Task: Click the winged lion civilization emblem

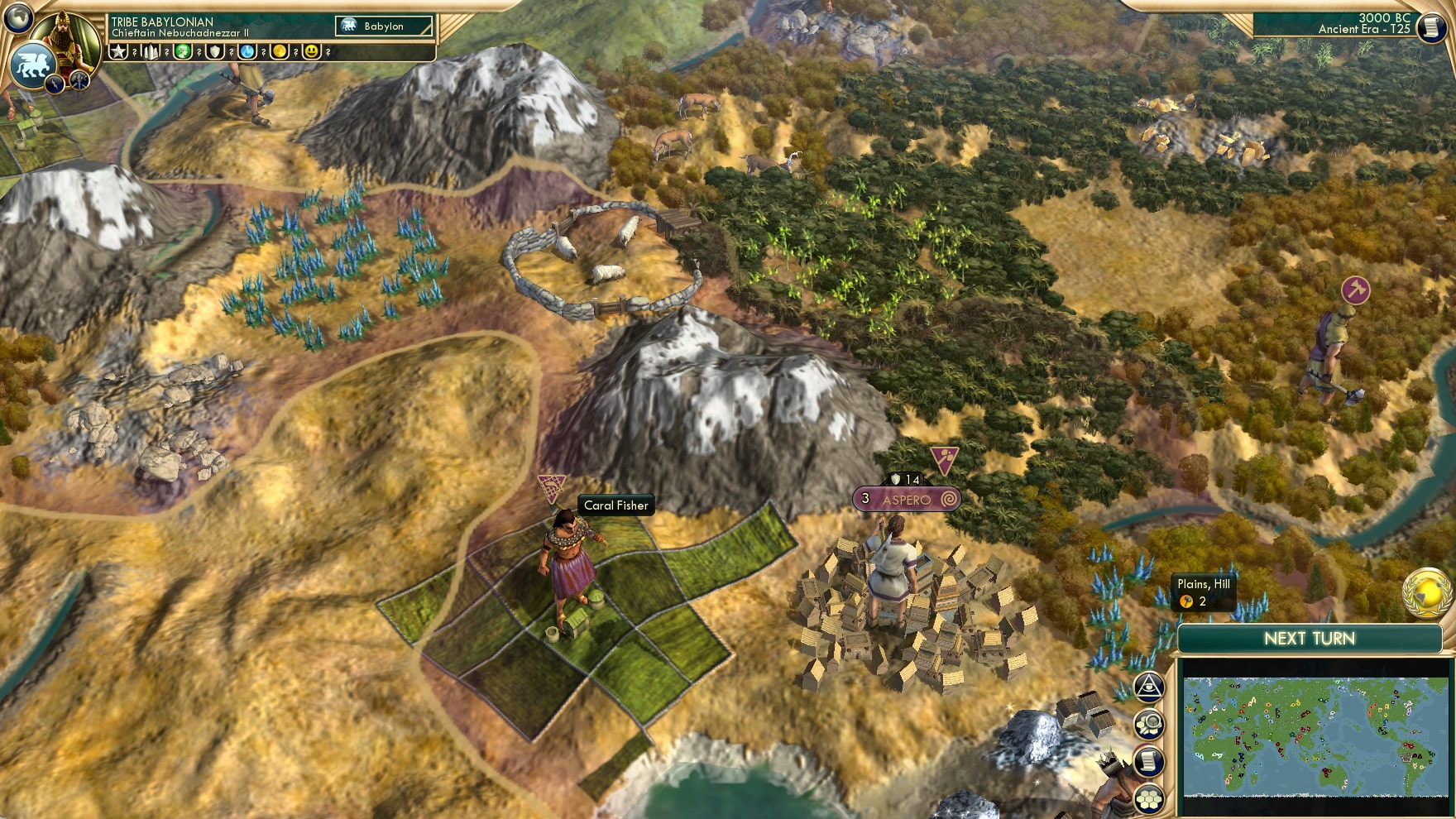Action: 31,65
